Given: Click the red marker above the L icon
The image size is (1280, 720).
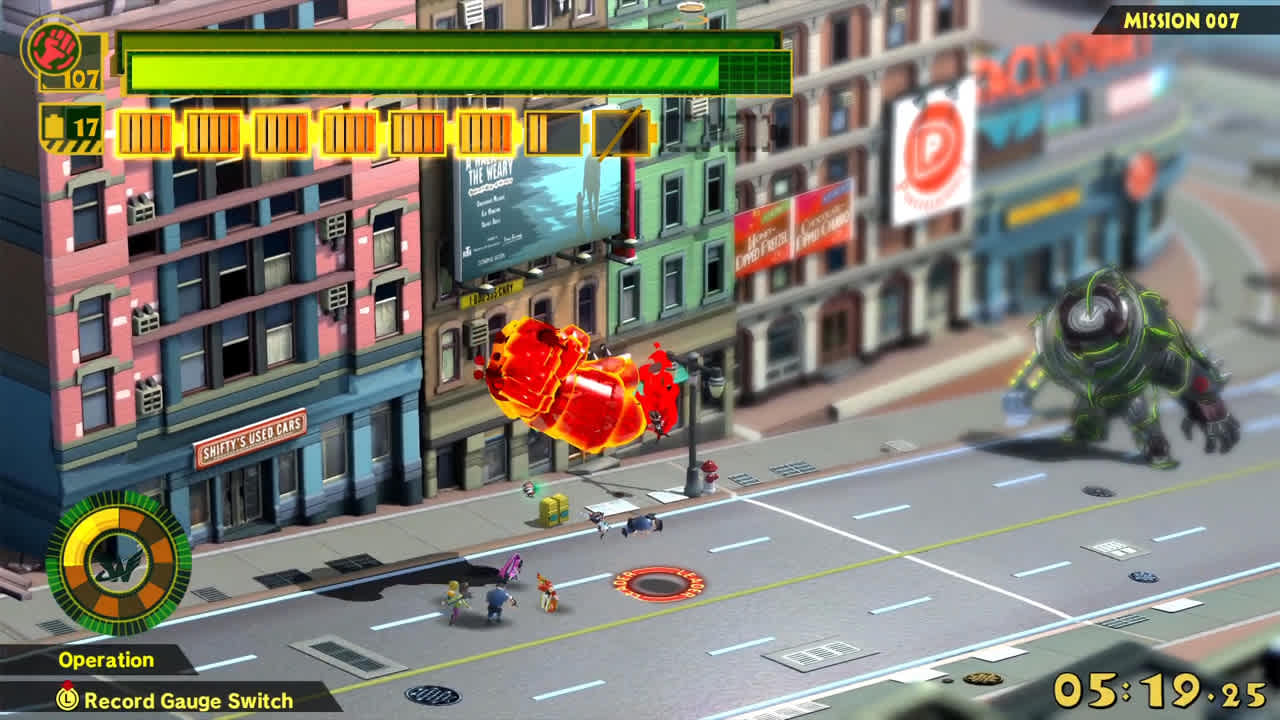Looking at the screenshot, I should (x=67, y=684).
